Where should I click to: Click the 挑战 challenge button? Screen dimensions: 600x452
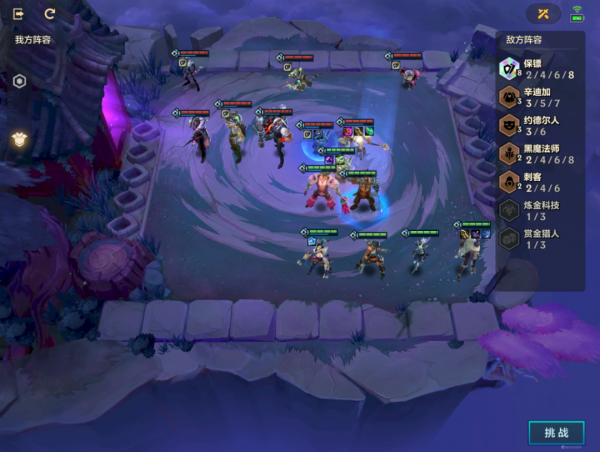click(x=556, y=432)
